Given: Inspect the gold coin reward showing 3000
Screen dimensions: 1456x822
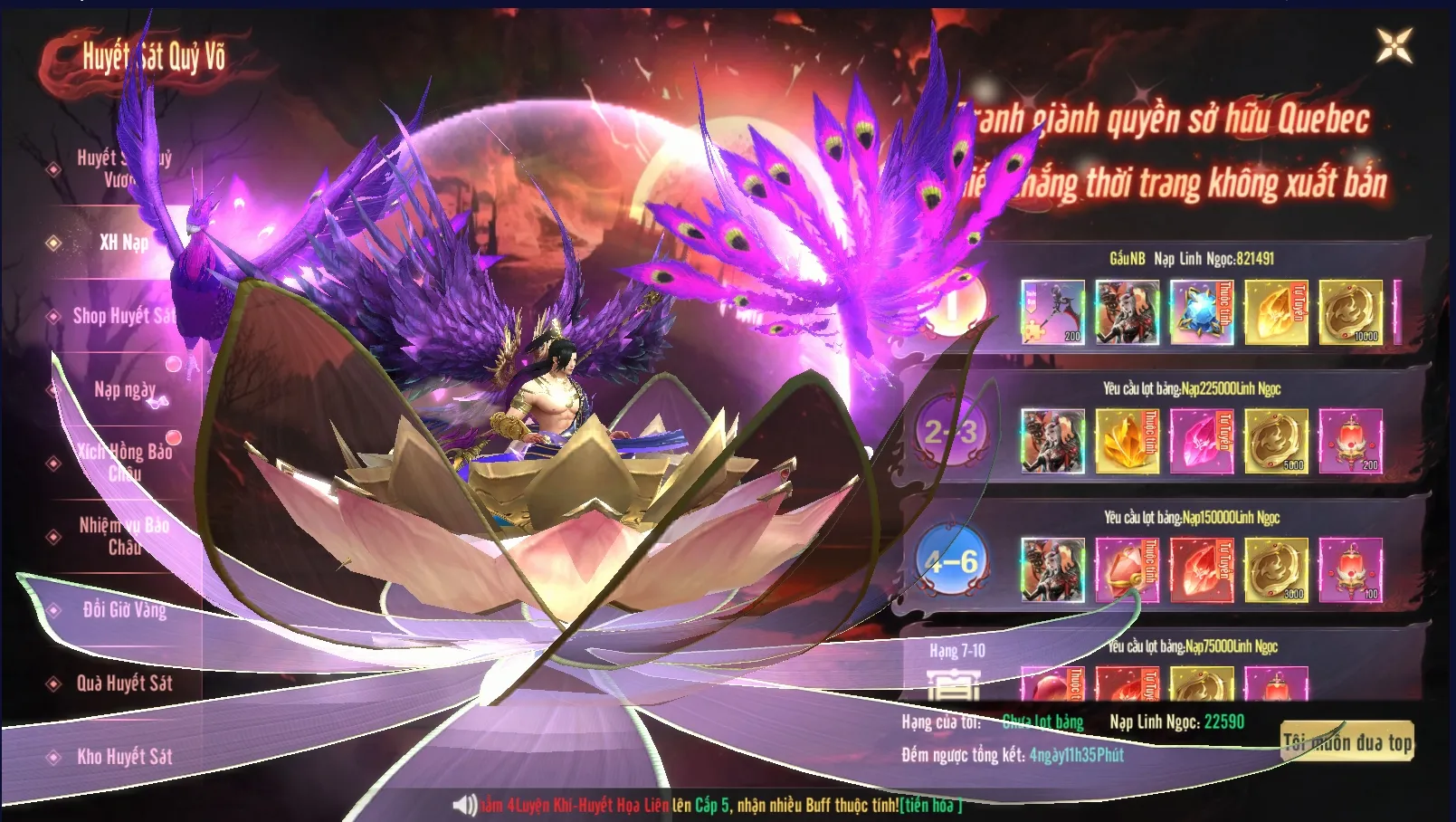Looking at the screenshot, I should point(1276,569).
